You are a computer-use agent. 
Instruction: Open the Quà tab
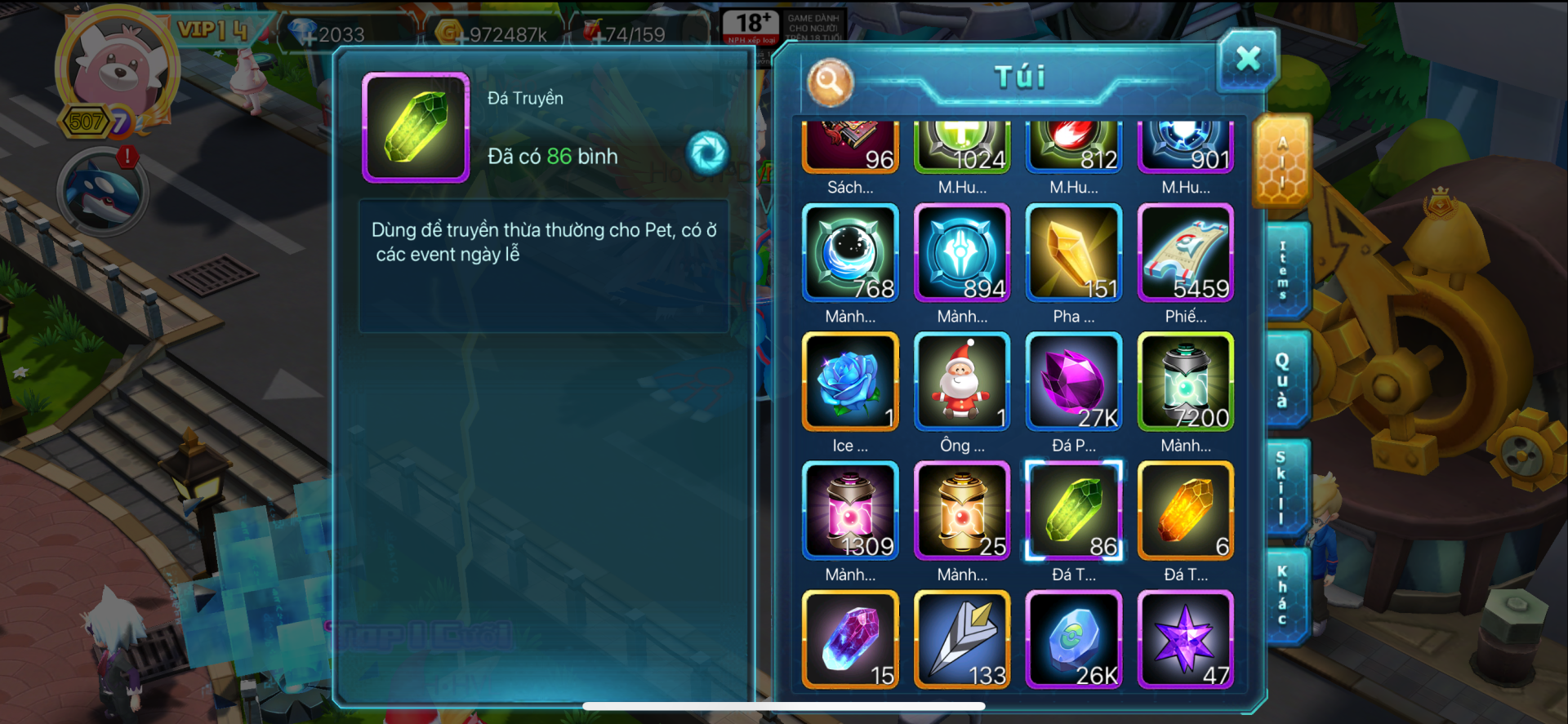point(1282,380)
